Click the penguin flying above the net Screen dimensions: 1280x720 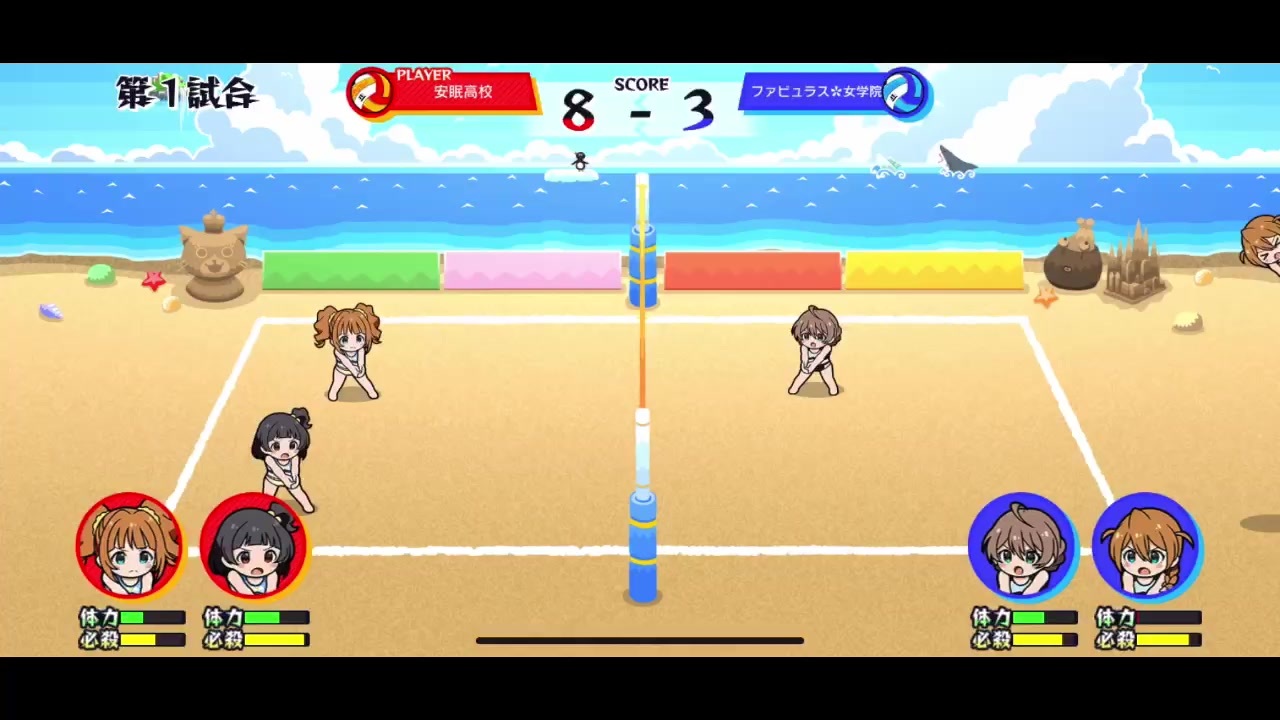[x=580, y=162]
